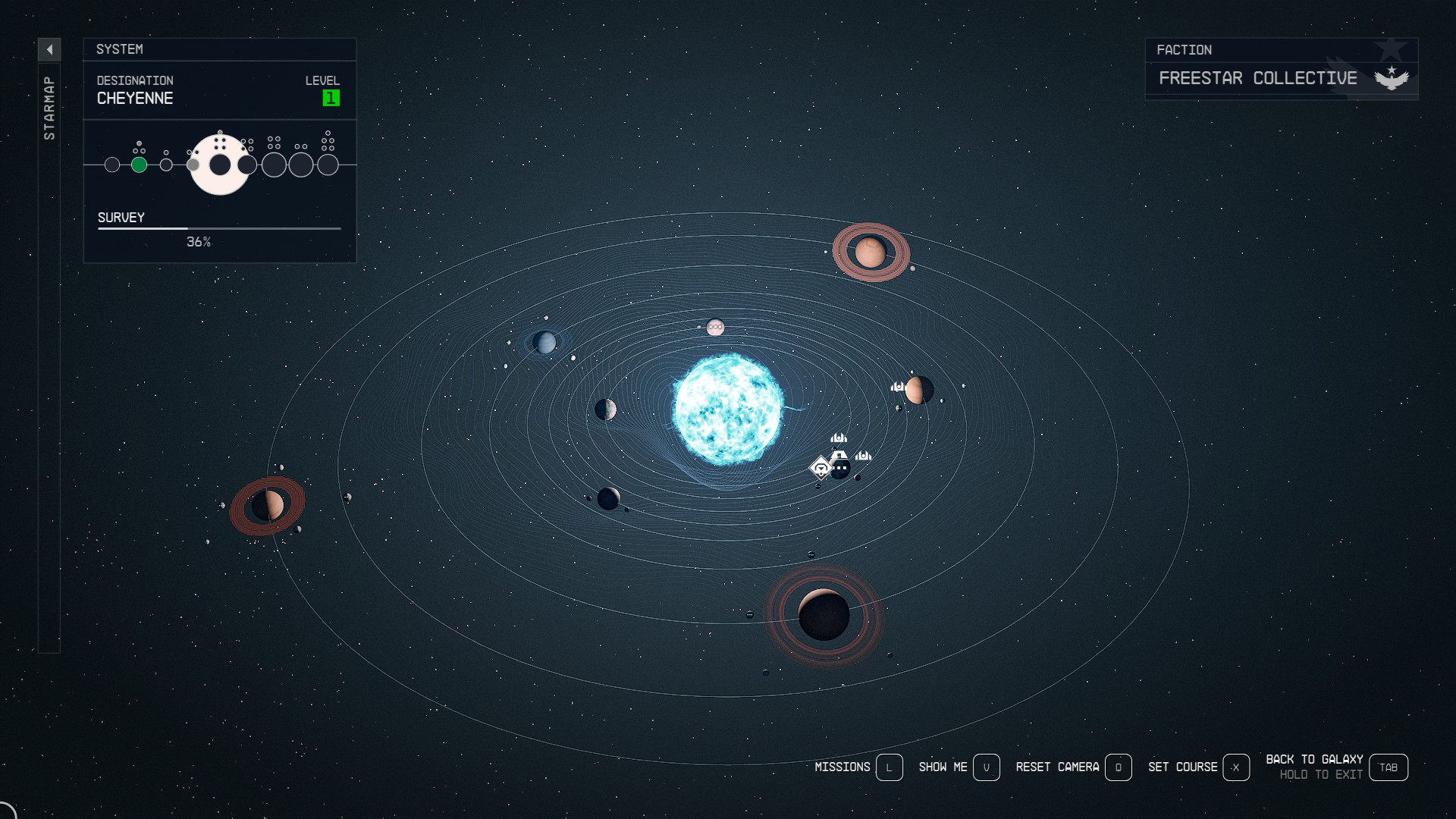The width and height of the screenshot is (1456, 819).
Task: Click Back to Galaxy
Action: [x=1314, y=758]
